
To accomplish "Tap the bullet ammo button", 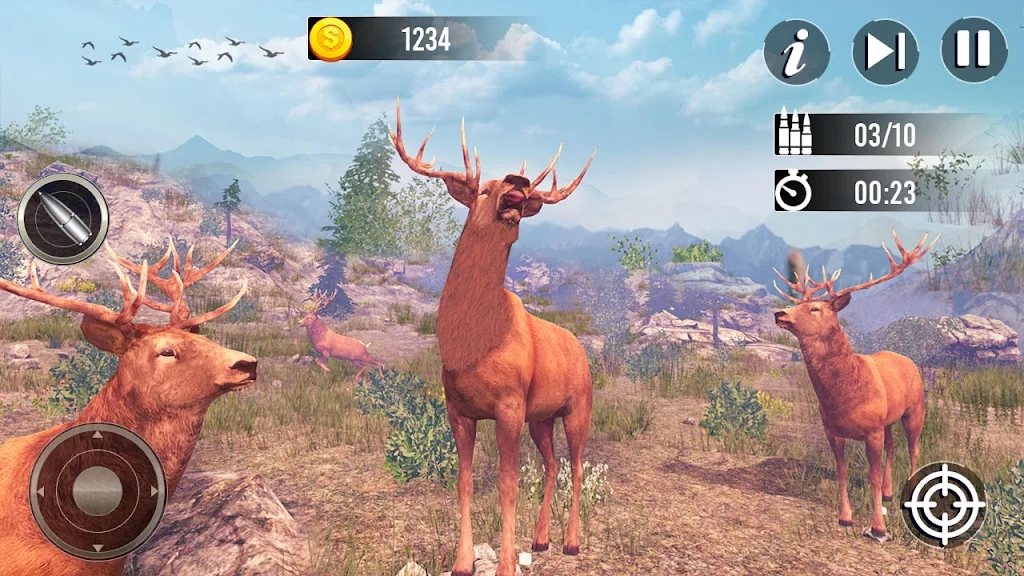I will pos(63,219).
